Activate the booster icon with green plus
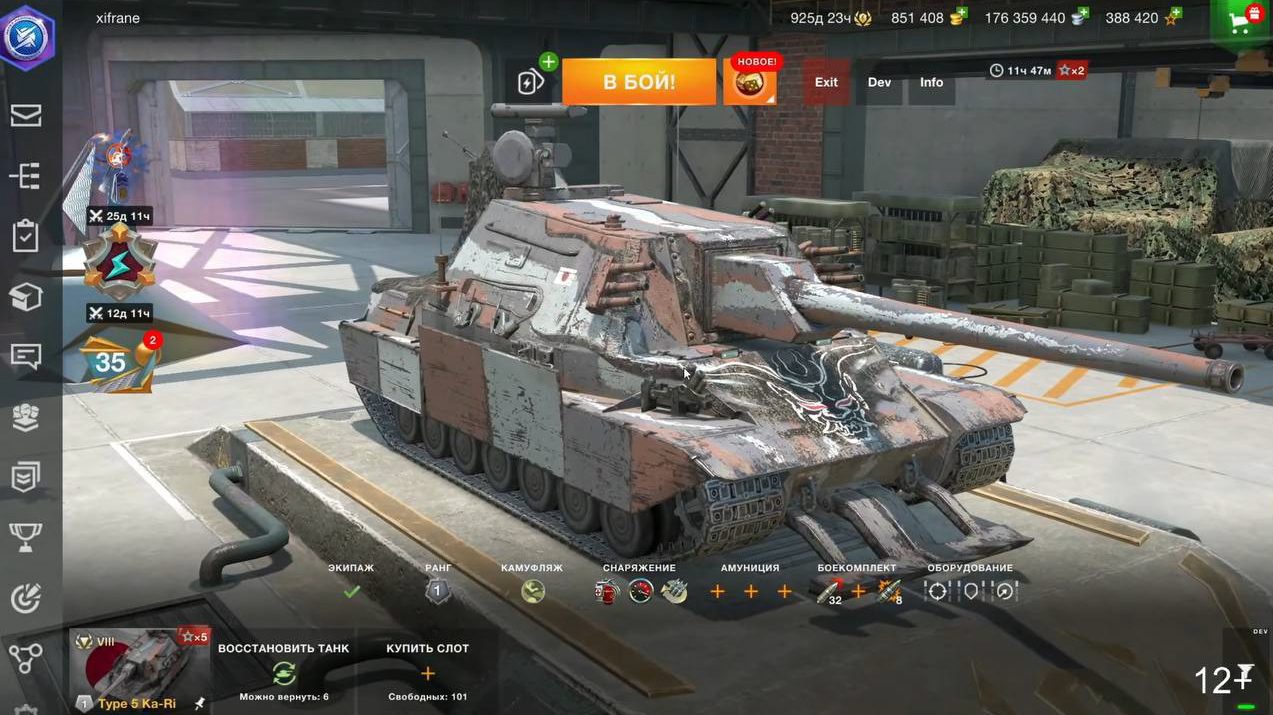Viewport: 1273px width, 715px height. (x=533, y=80)
